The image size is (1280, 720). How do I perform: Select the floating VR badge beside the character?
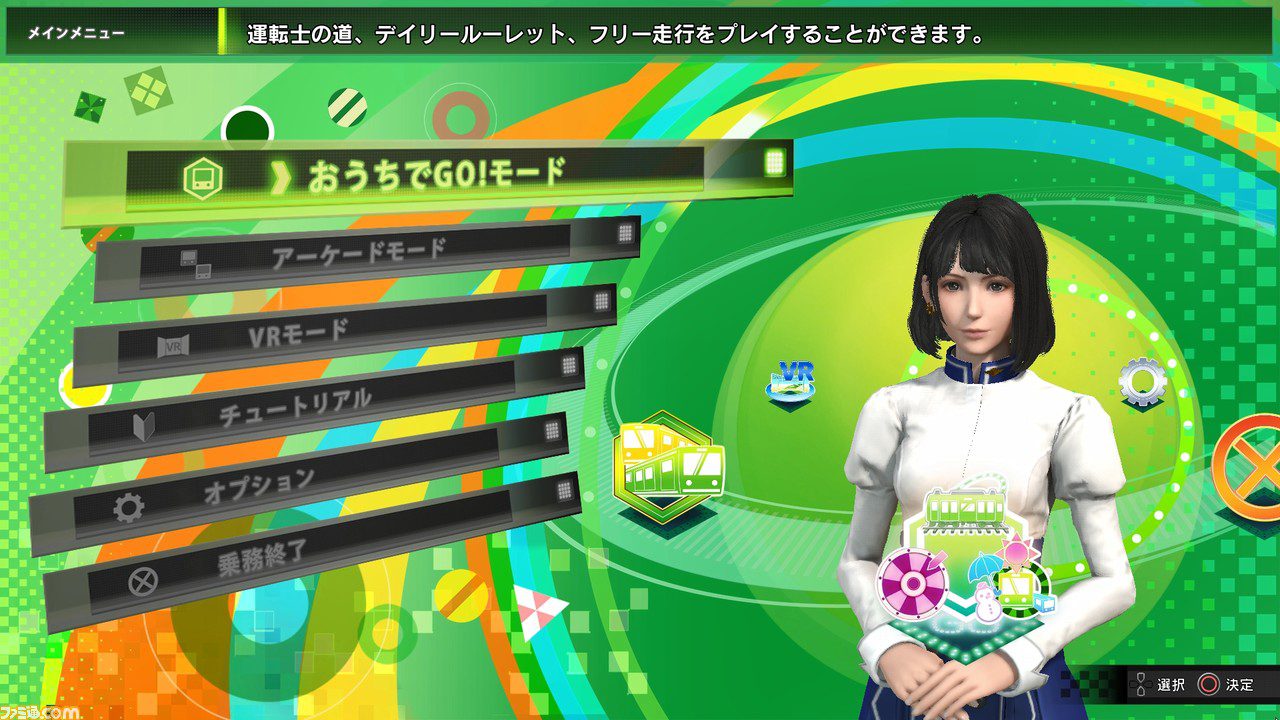[x=790, y=377]
